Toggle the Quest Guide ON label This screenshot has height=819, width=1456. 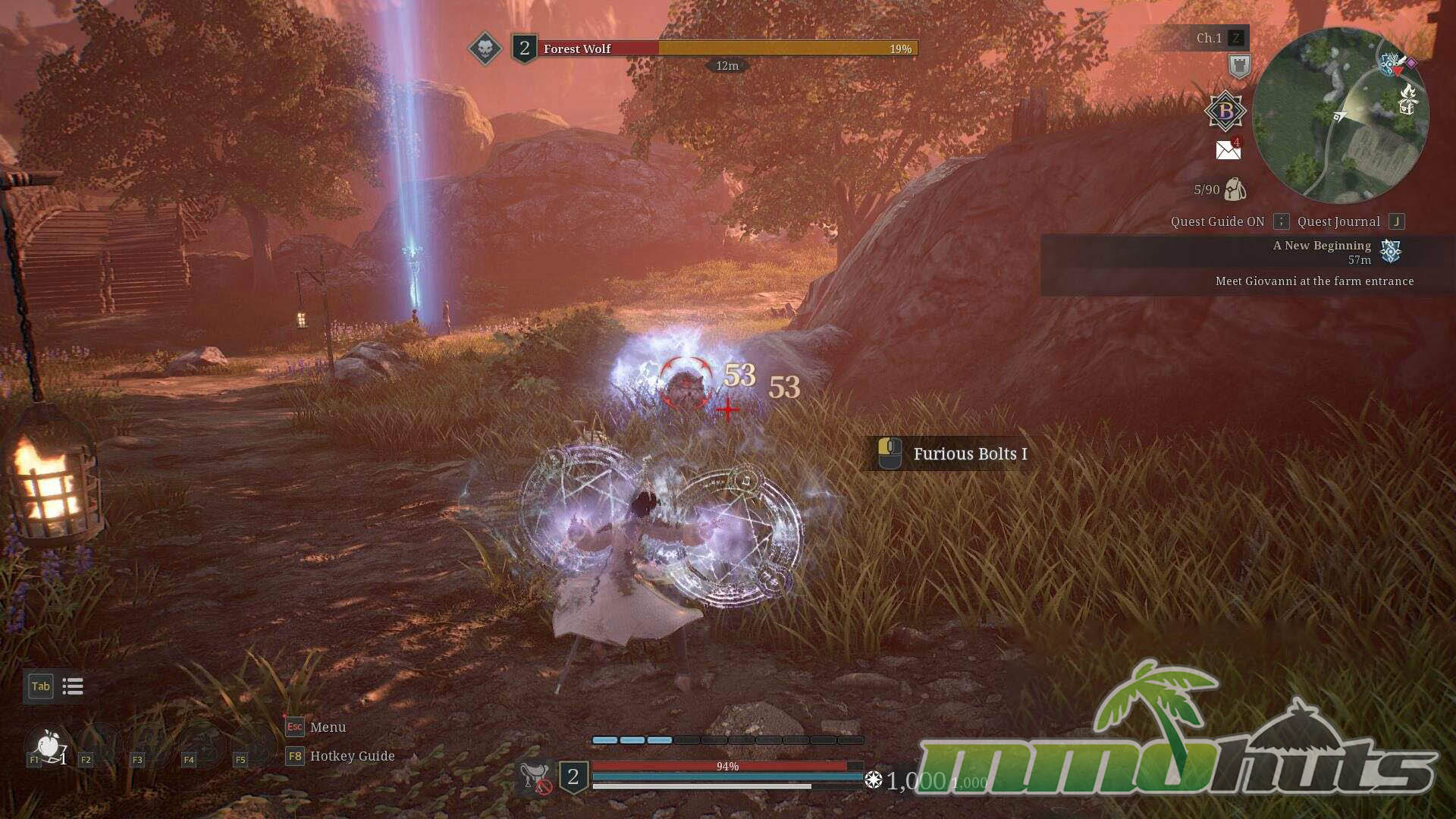(x=1217, y=221)
